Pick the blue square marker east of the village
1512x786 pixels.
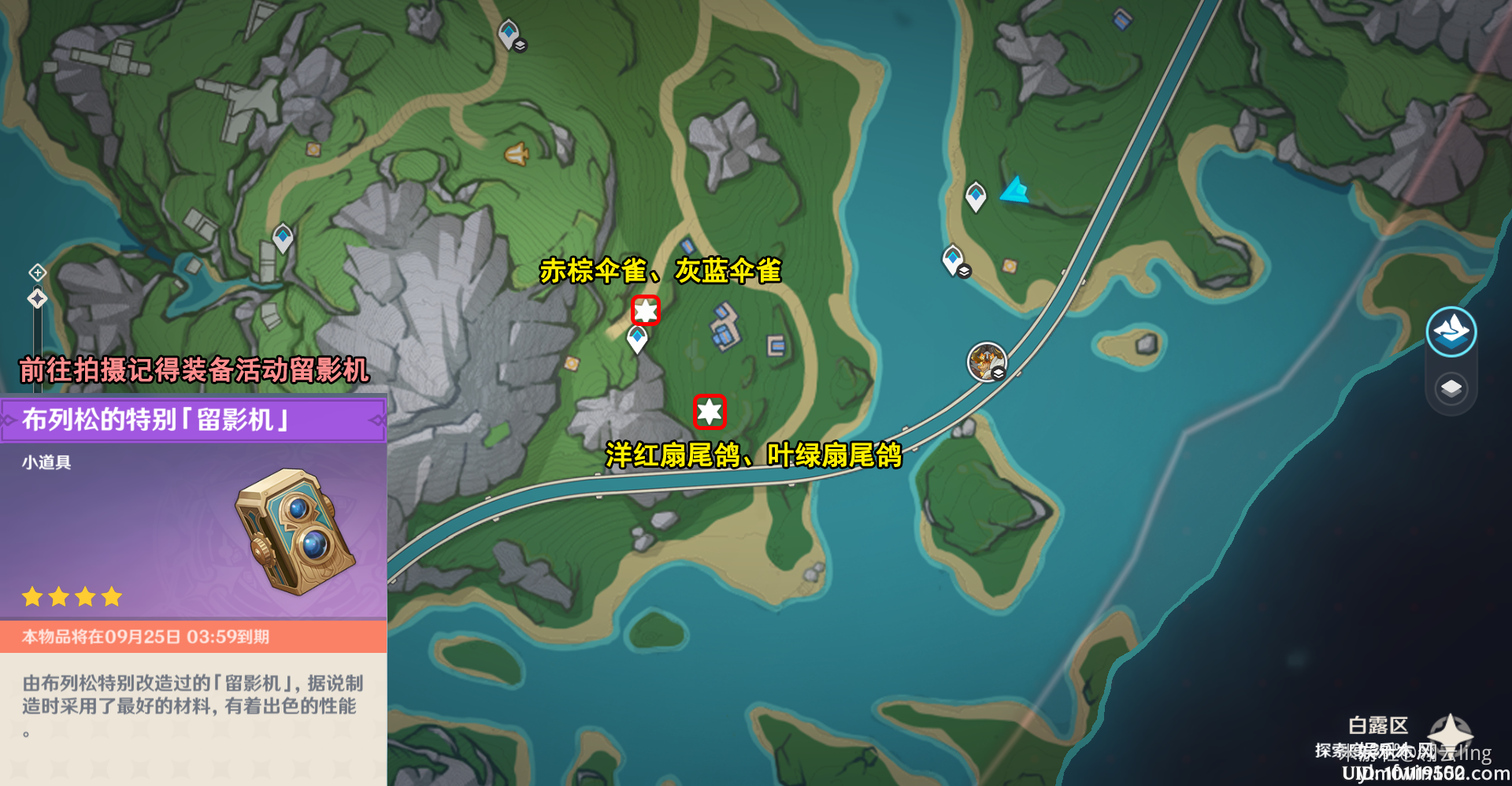(776, 345)
